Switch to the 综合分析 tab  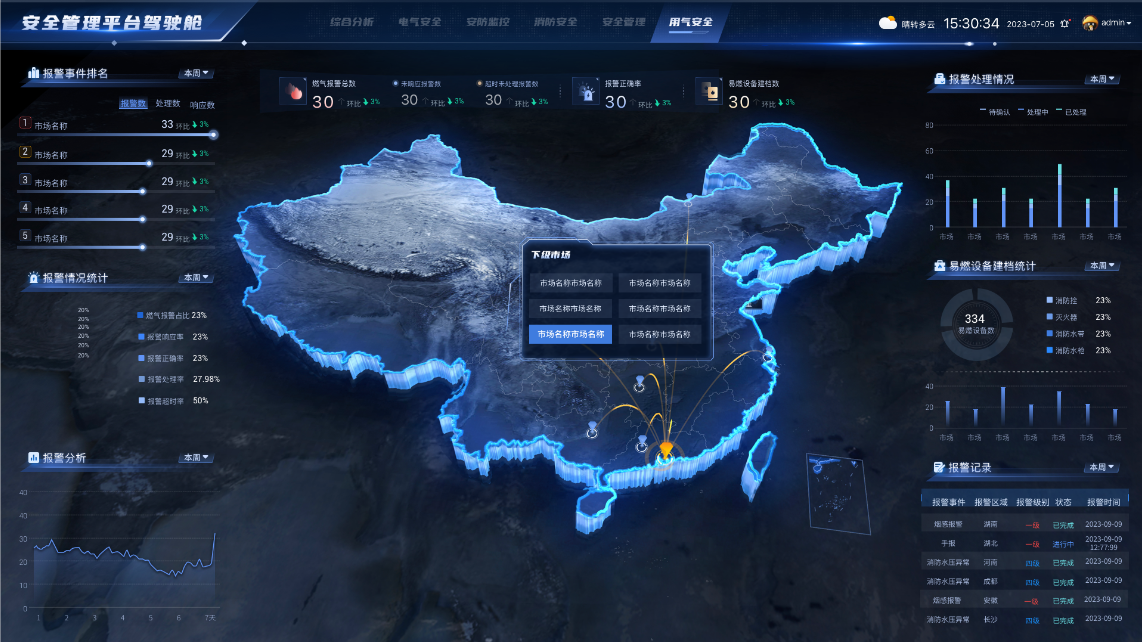(x=351, y=21)
